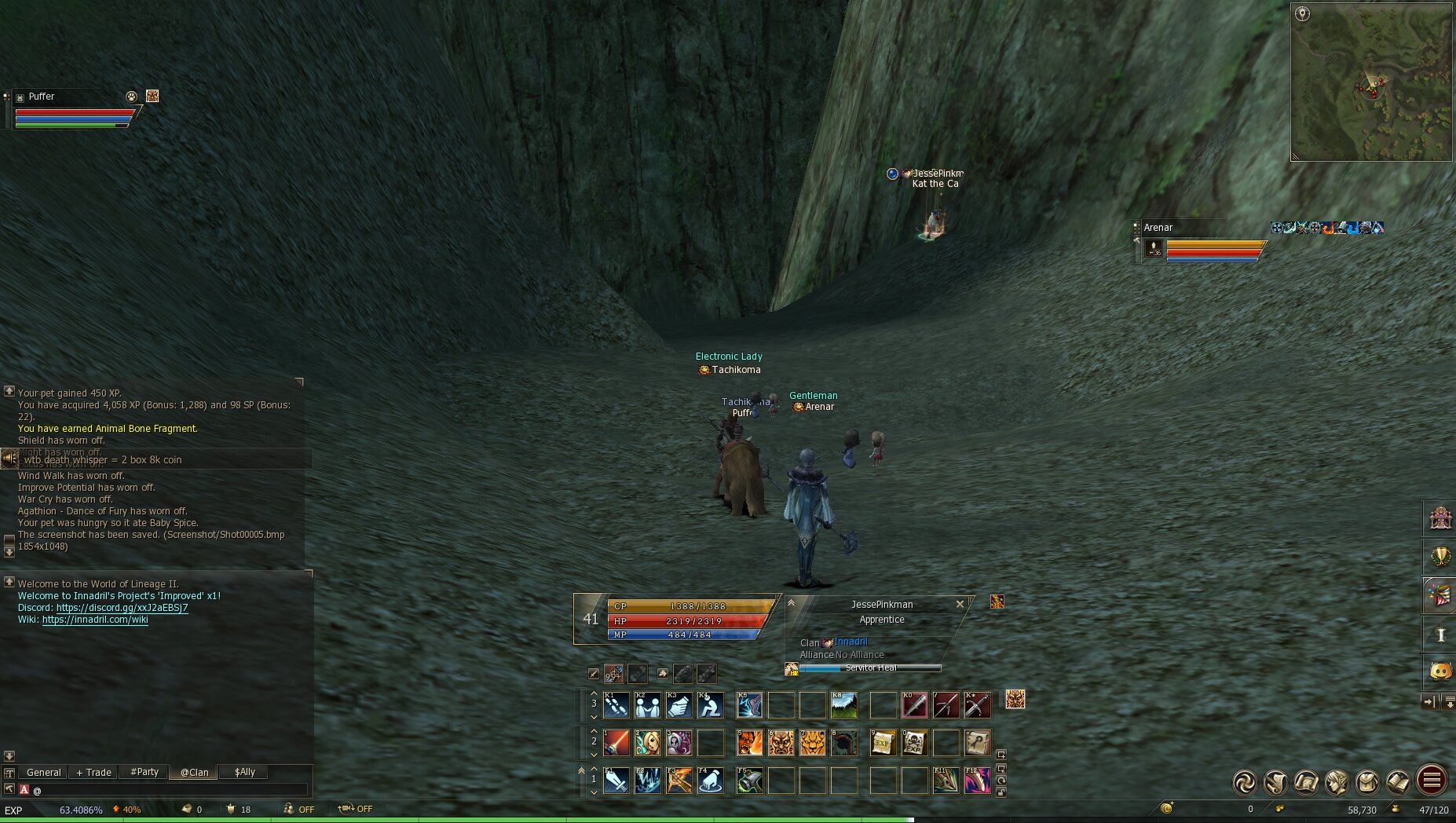Screen dimensions: 1456x823
Task: Open the inventory backpack icon
Action: tap(1367, 781)
